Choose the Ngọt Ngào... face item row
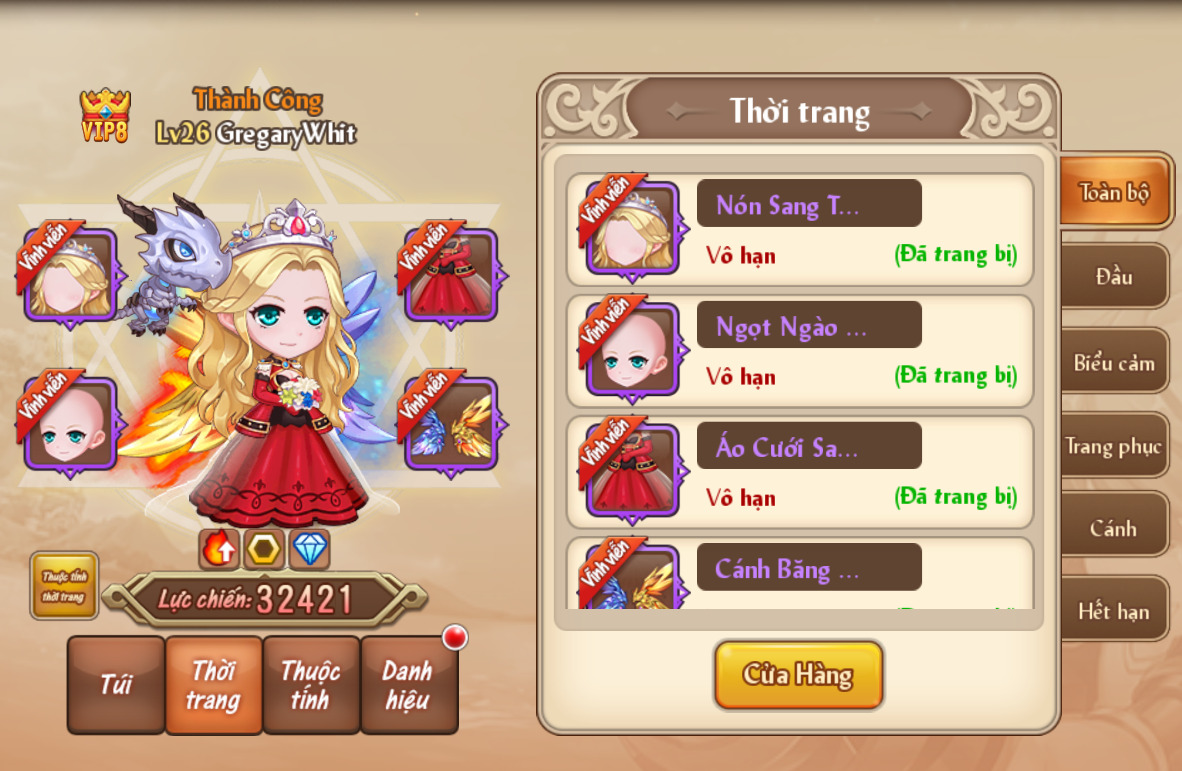This screenshot has width=1182, height=771. pyautogui.click(x=800, y=351)
